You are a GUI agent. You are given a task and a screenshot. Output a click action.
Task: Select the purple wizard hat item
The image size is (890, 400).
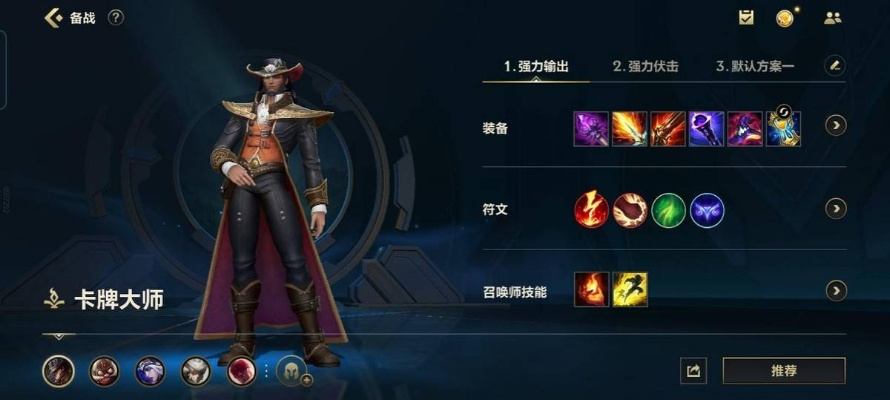(x=745, y=128)
